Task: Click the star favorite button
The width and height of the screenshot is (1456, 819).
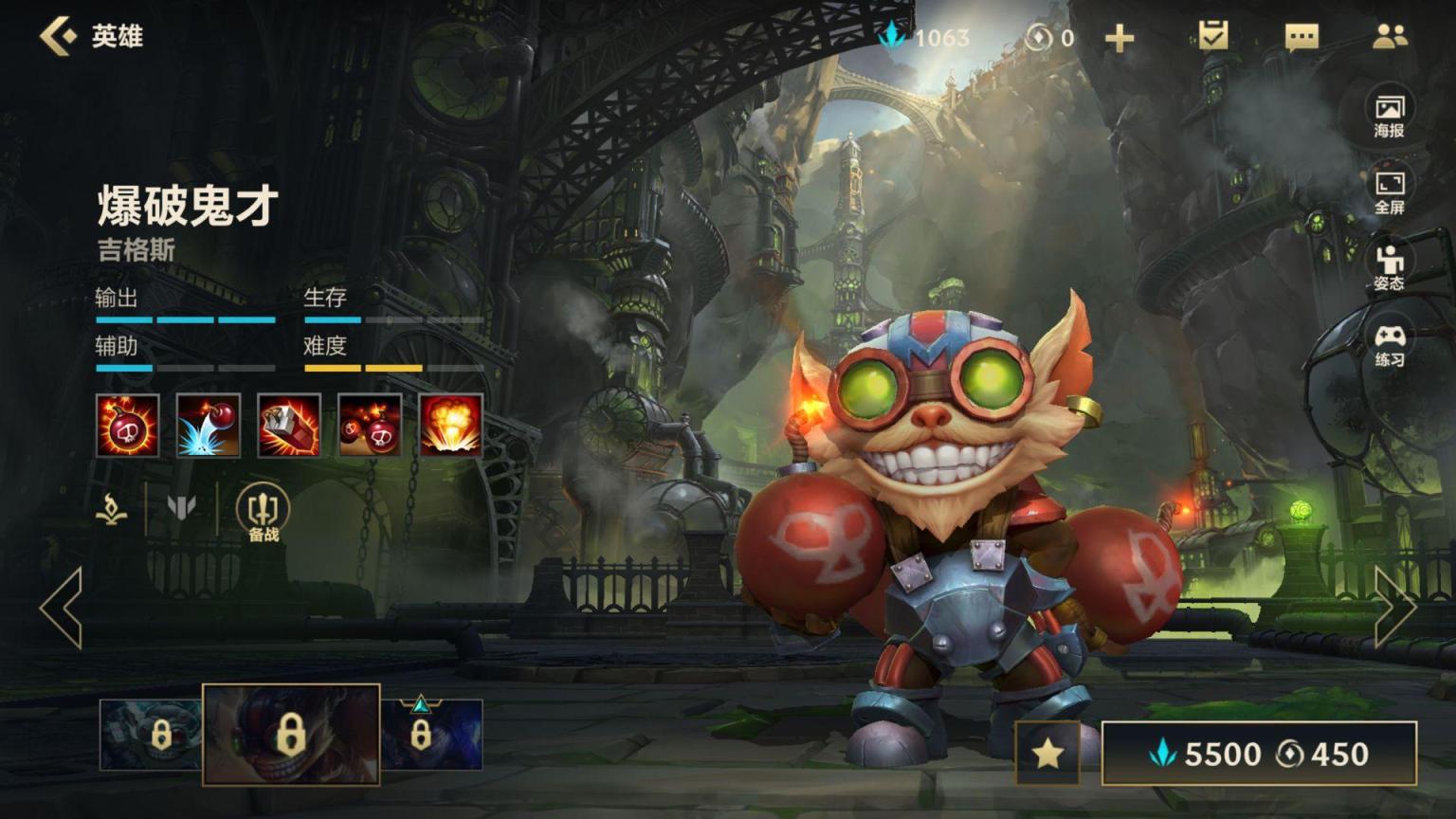Action: click(1047, 754)
